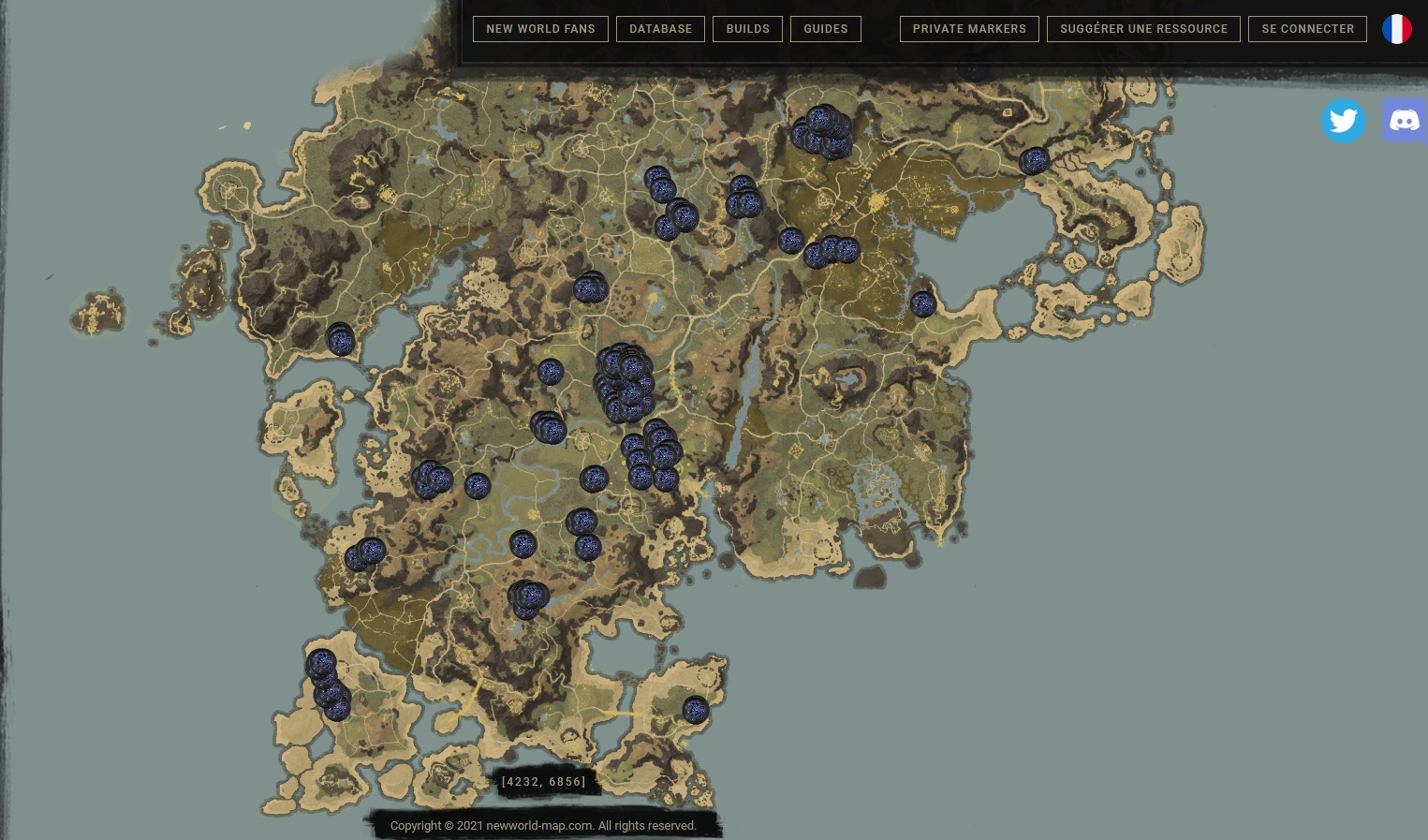The image size is (1428, 840).
Task: Switch language with the French flag icon
Action: coord(1397,29)
